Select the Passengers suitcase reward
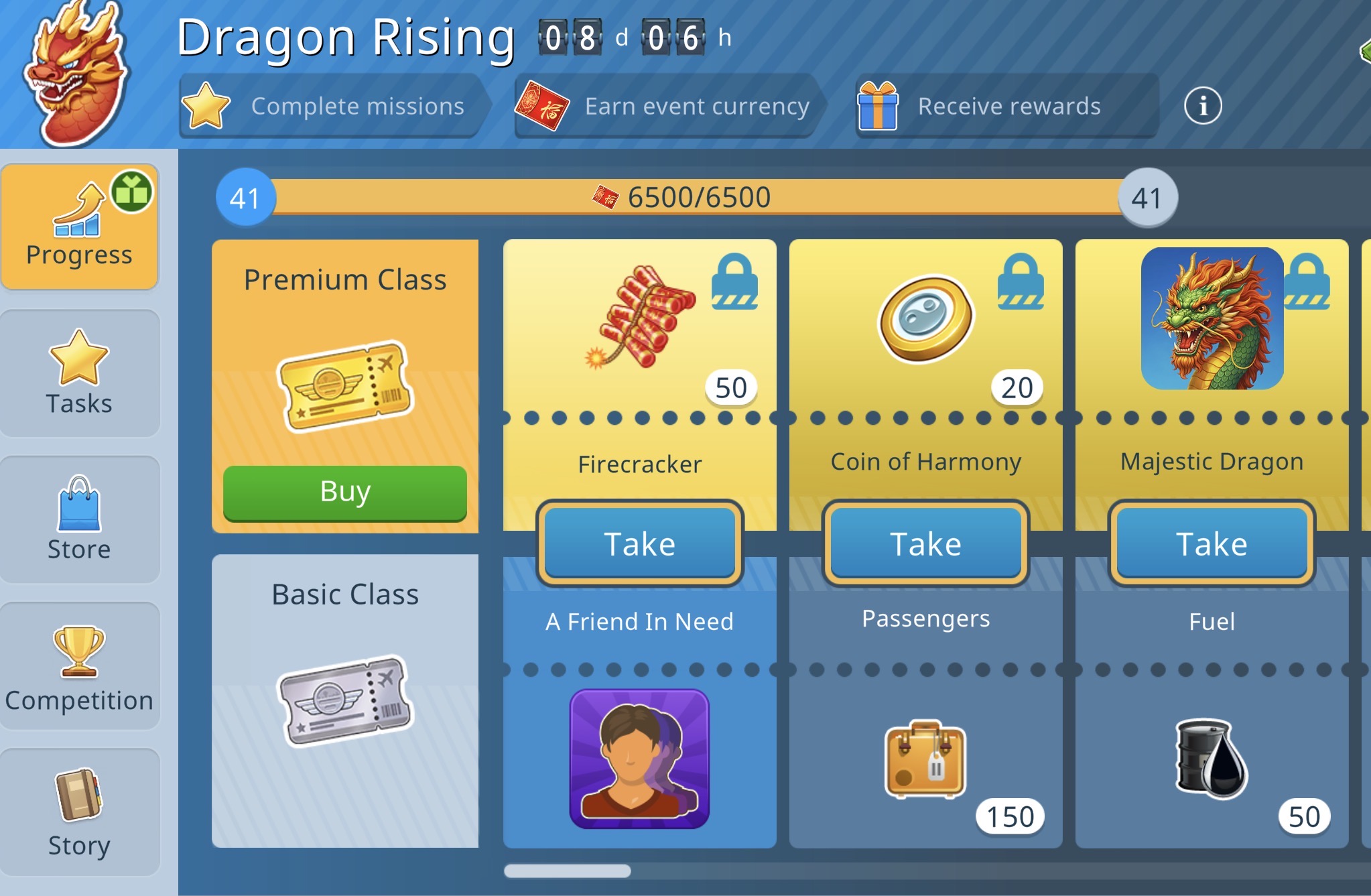 (925, 759)
